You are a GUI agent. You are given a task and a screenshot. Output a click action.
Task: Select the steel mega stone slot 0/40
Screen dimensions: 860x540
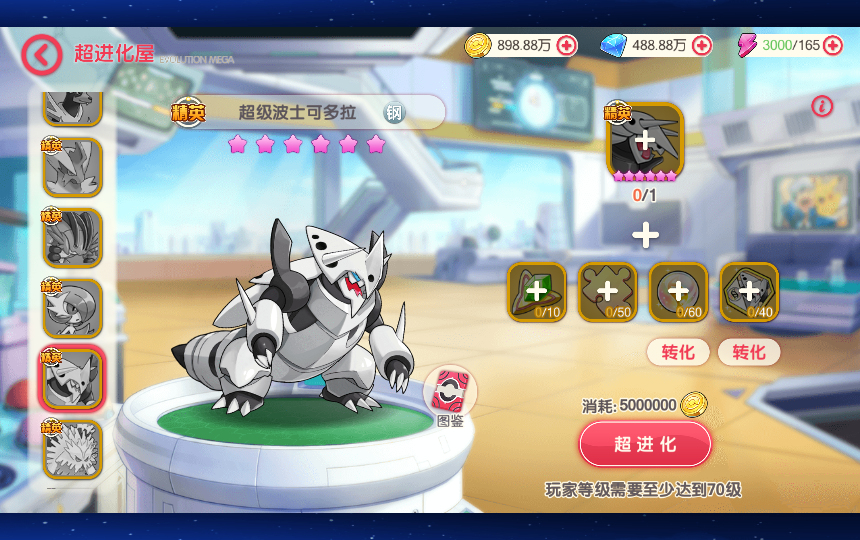coord(749,291)
